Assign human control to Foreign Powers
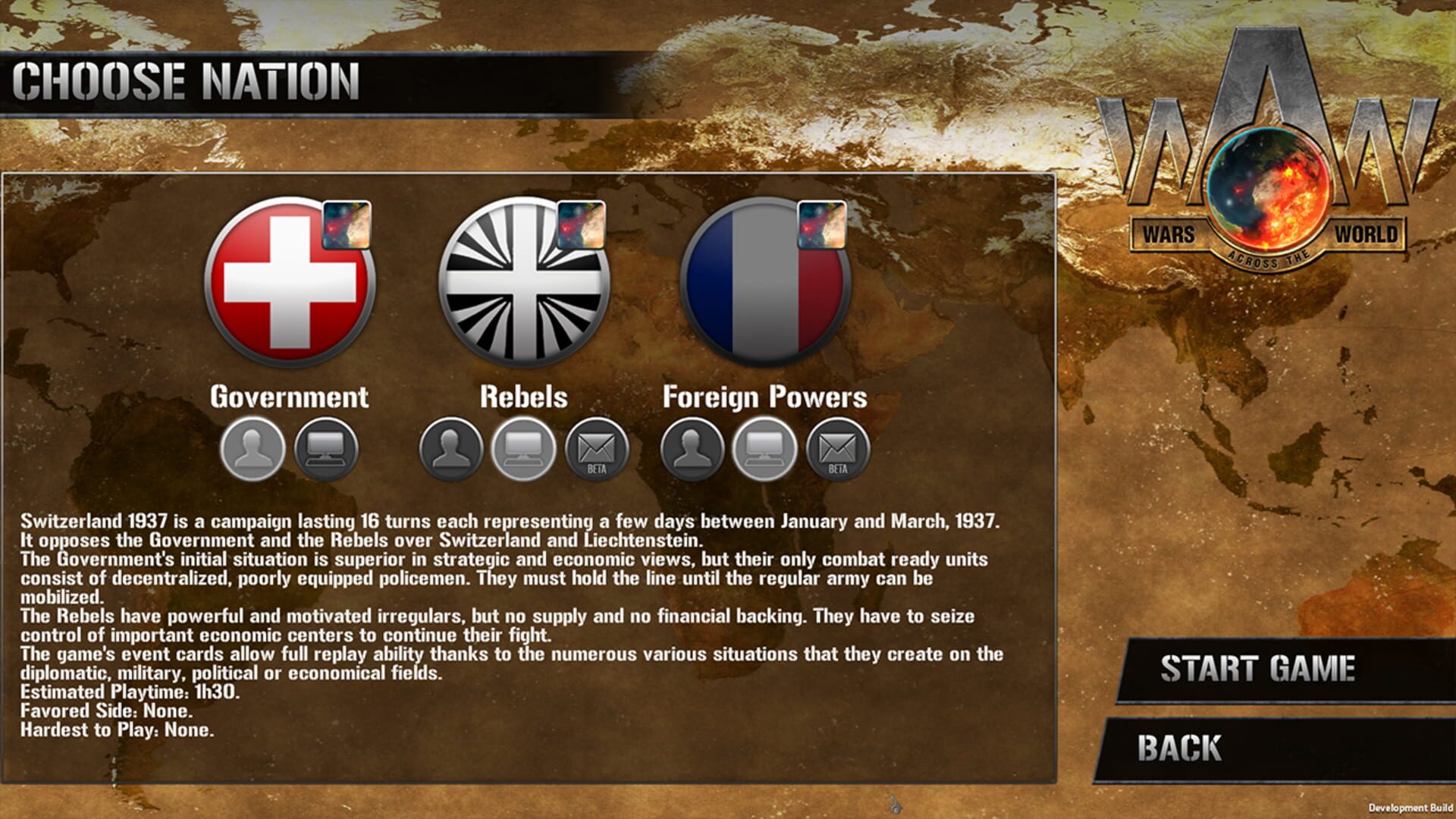 tap(692, 449)
